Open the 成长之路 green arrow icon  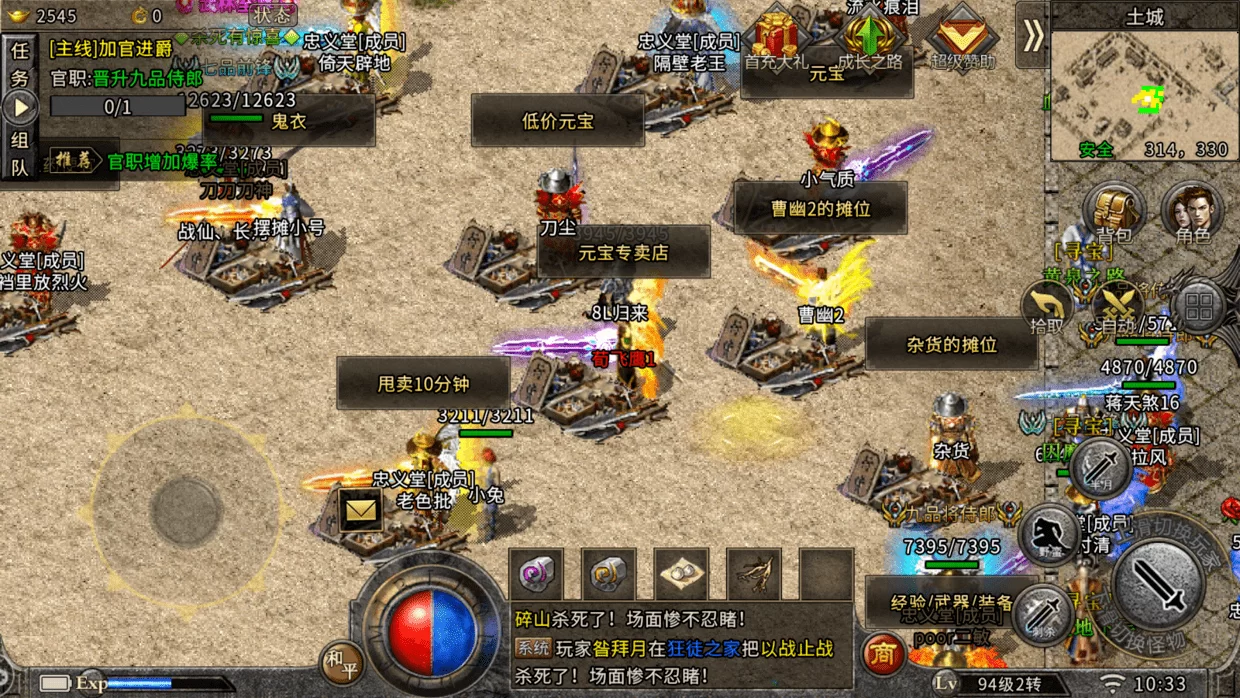point(869,41)
